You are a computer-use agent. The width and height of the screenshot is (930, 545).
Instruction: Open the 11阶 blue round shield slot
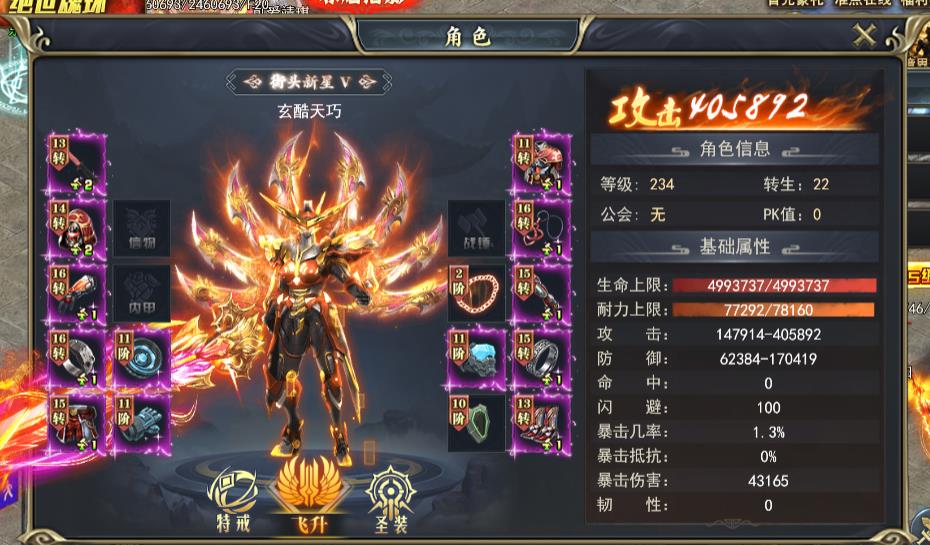click(x=141, y=358)
